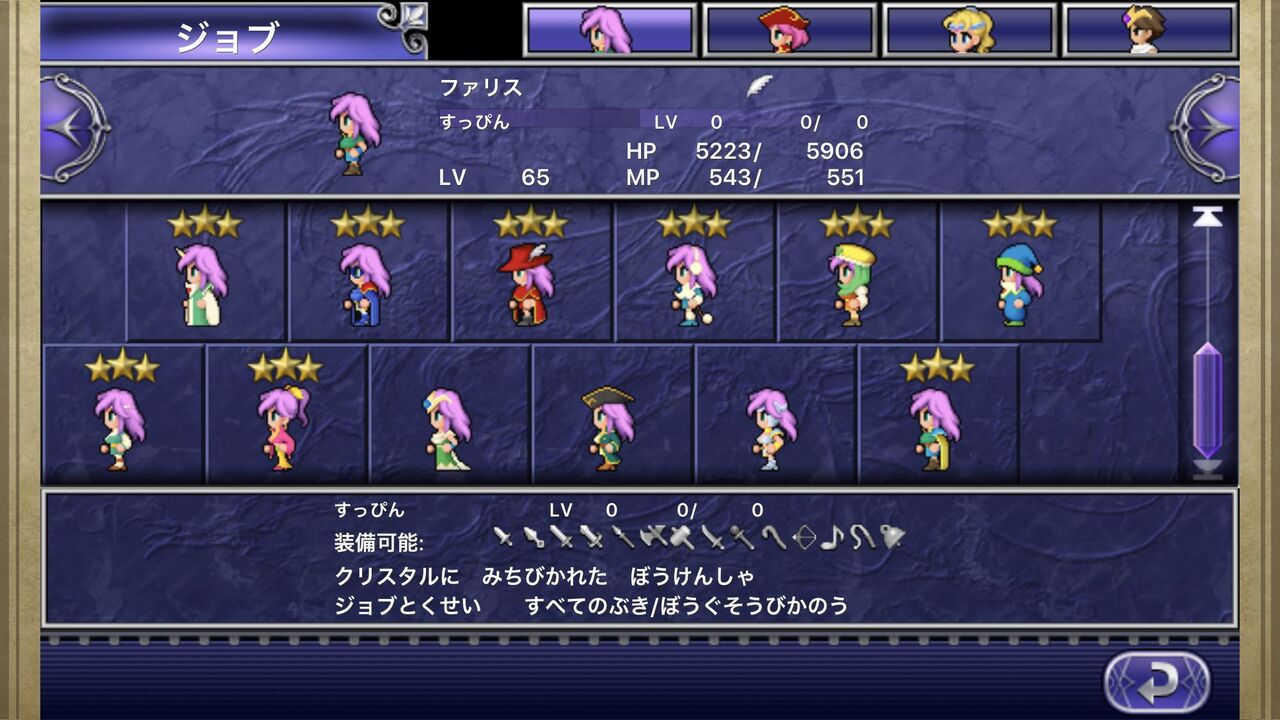1280x720 pixels.
Task: Select the tiara-wearing job in white dress
Action: click(x=451, y=425)
